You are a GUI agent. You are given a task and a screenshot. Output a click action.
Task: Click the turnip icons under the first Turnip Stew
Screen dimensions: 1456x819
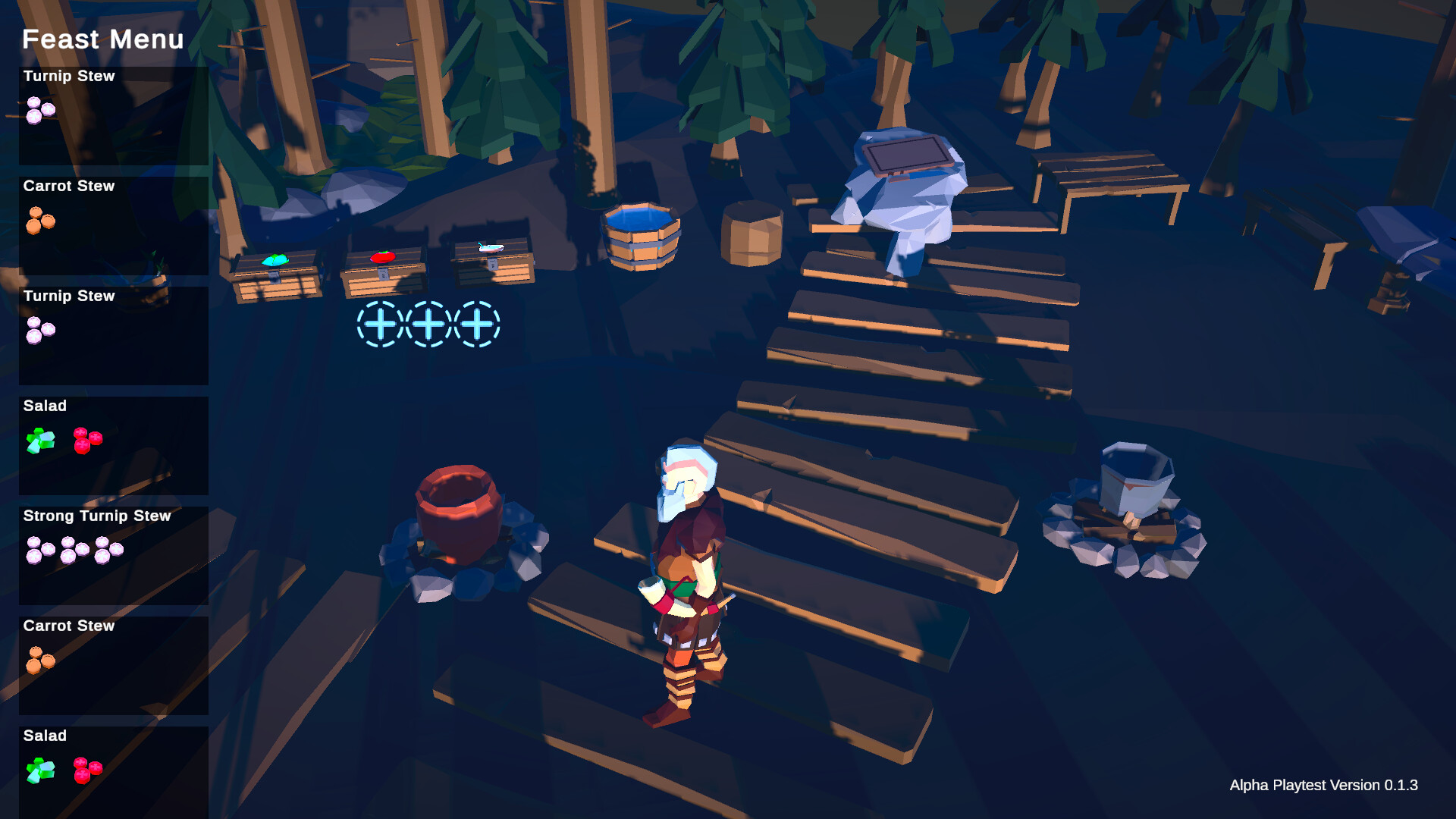pyautogui.click(x=39, y=110)
